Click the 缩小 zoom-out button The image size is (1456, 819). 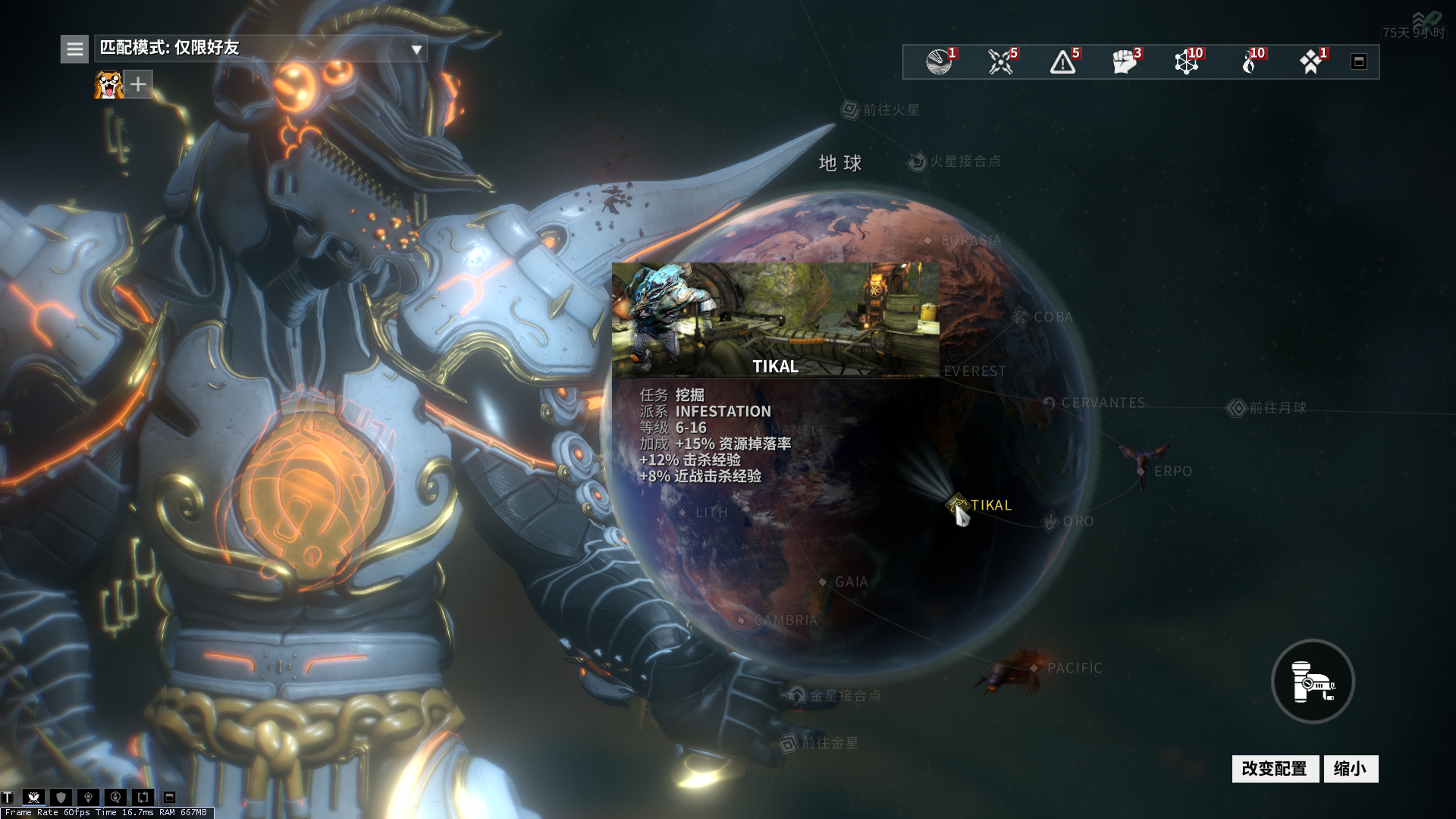point(1351,768)
